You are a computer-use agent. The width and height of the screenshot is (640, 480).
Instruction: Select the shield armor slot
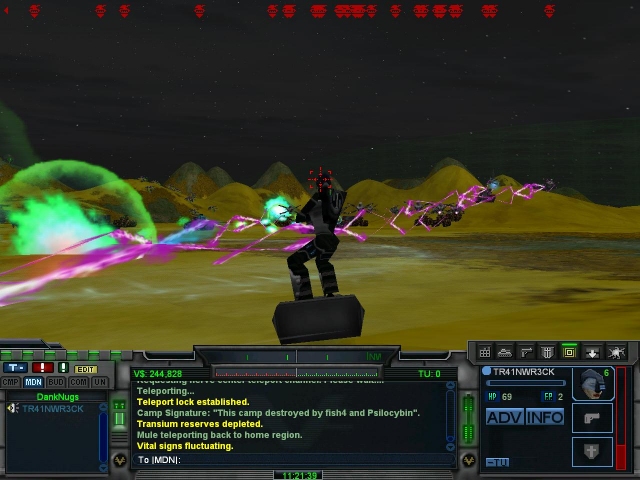592,451
